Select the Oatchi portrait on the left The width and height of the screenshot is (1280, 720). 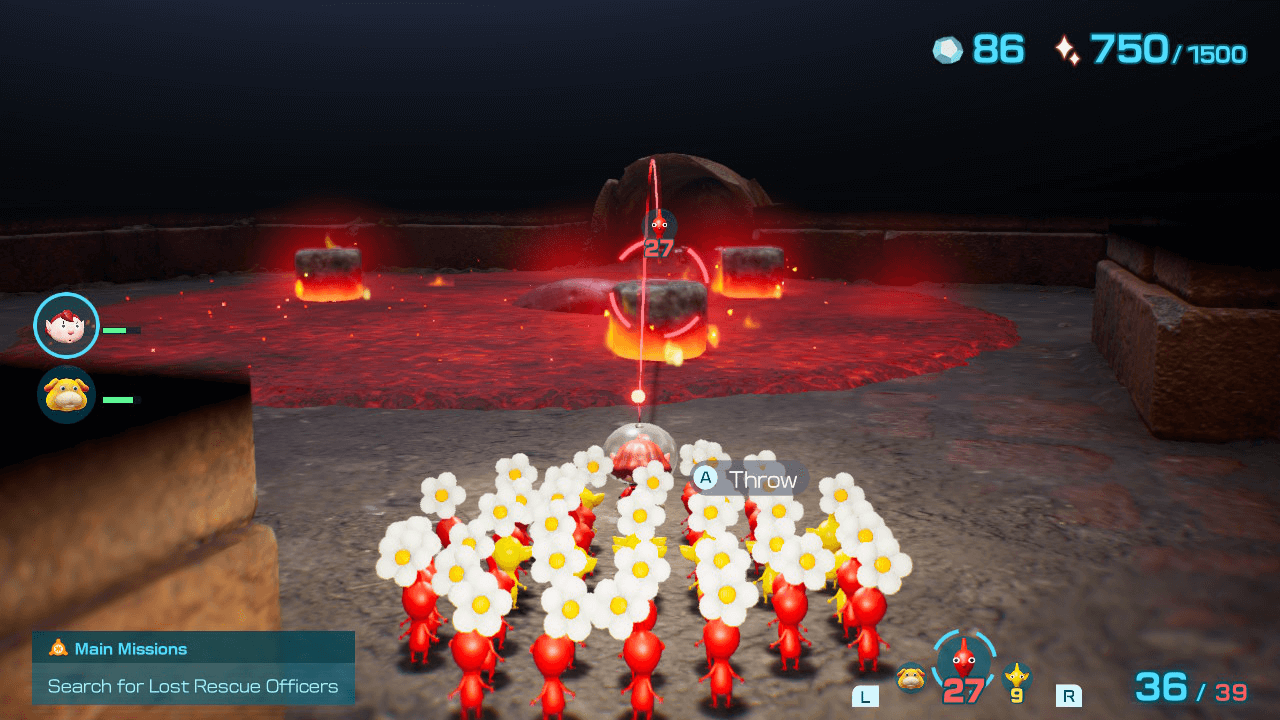click(x=64, y=396)
